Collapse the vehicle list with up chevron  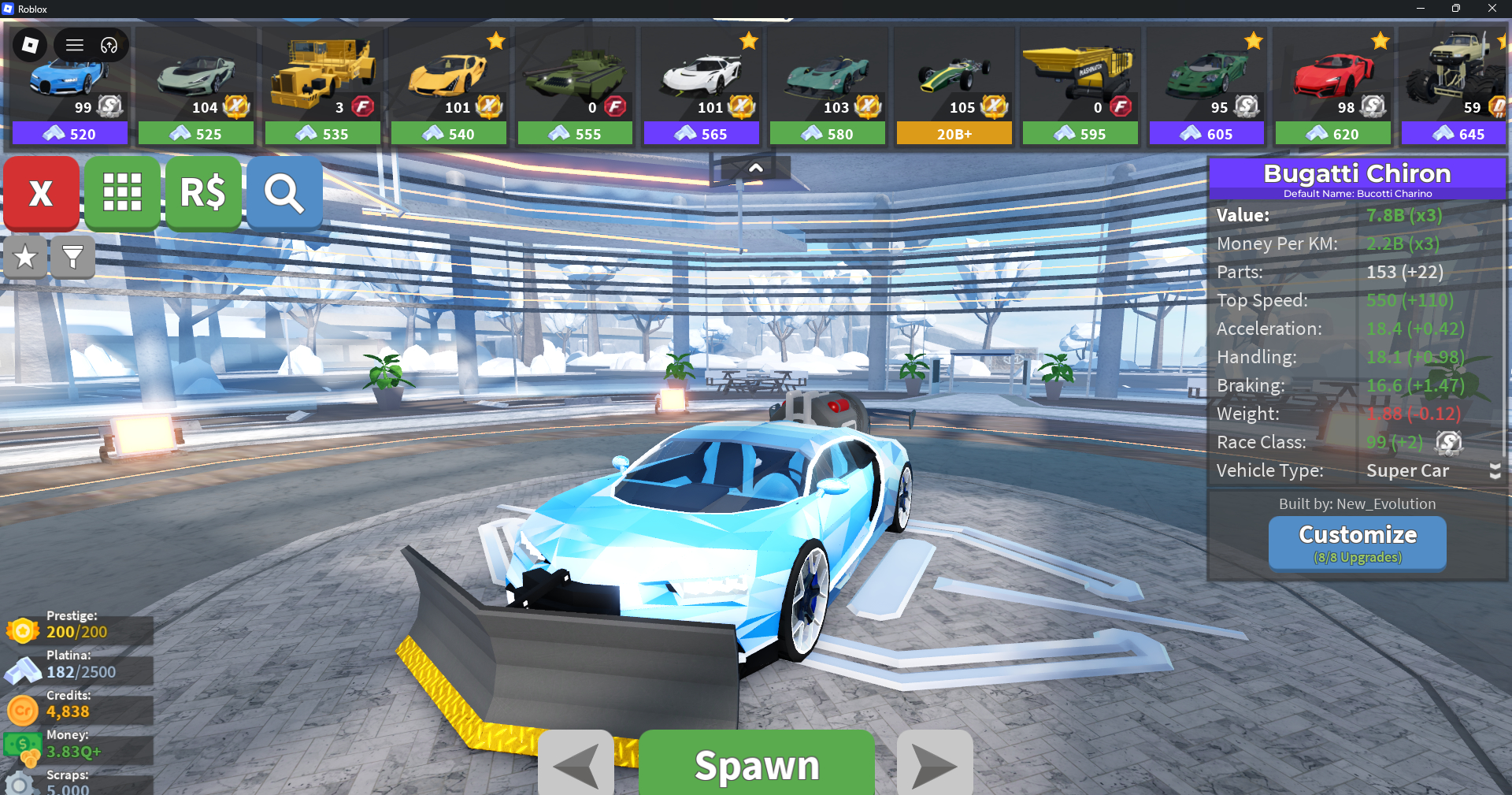[x=755, y=168]
